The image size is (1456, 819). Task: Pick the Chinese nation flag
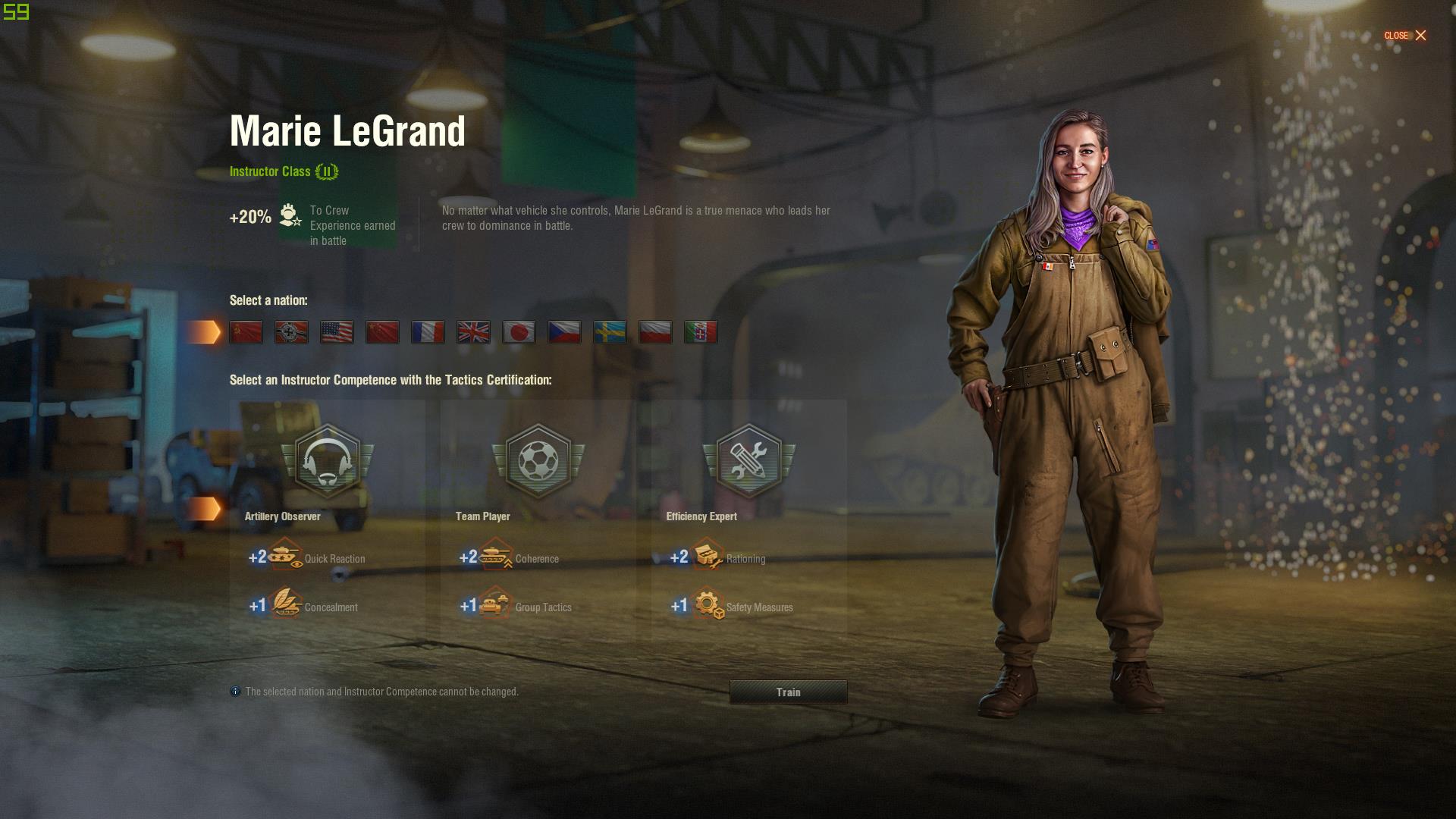pyautogui.click(x=382, y=332)
